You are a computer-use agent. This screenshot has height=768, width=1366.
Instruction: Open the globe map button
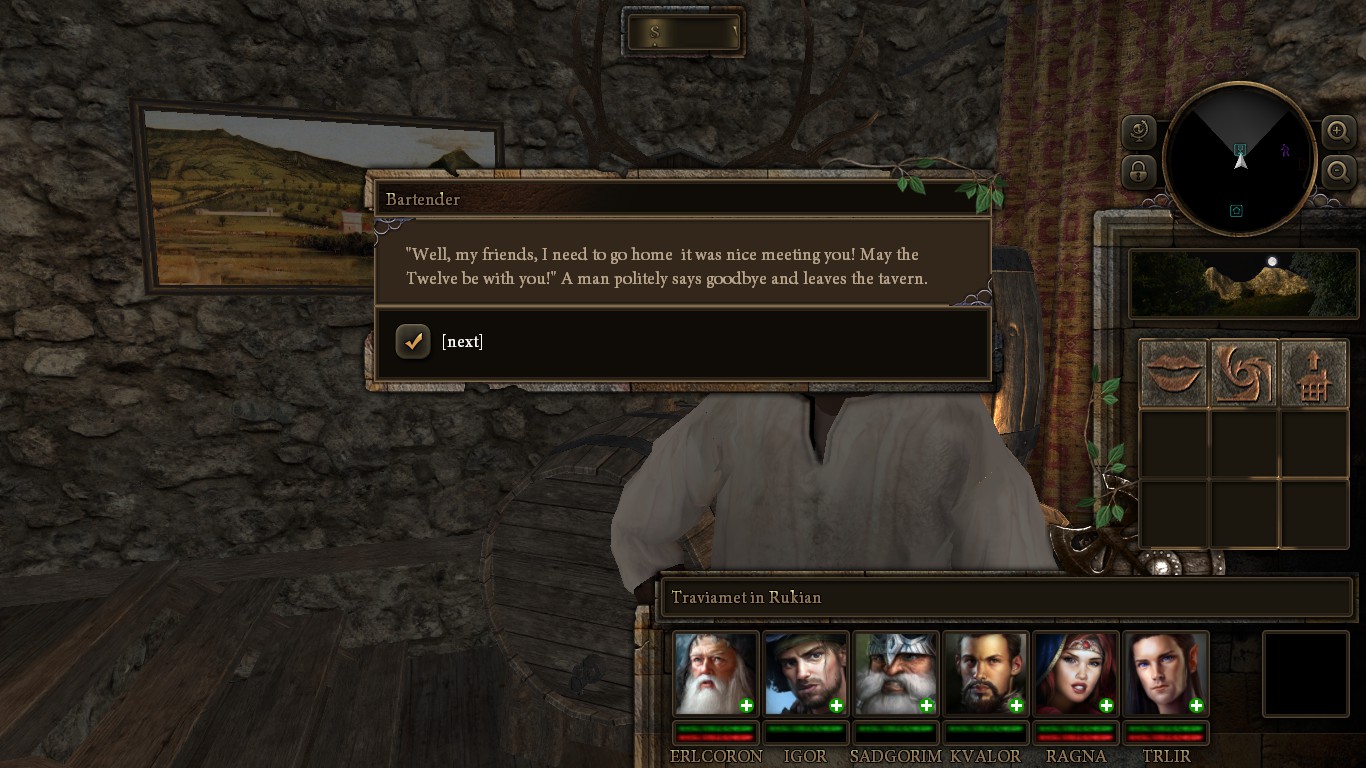1139,131
